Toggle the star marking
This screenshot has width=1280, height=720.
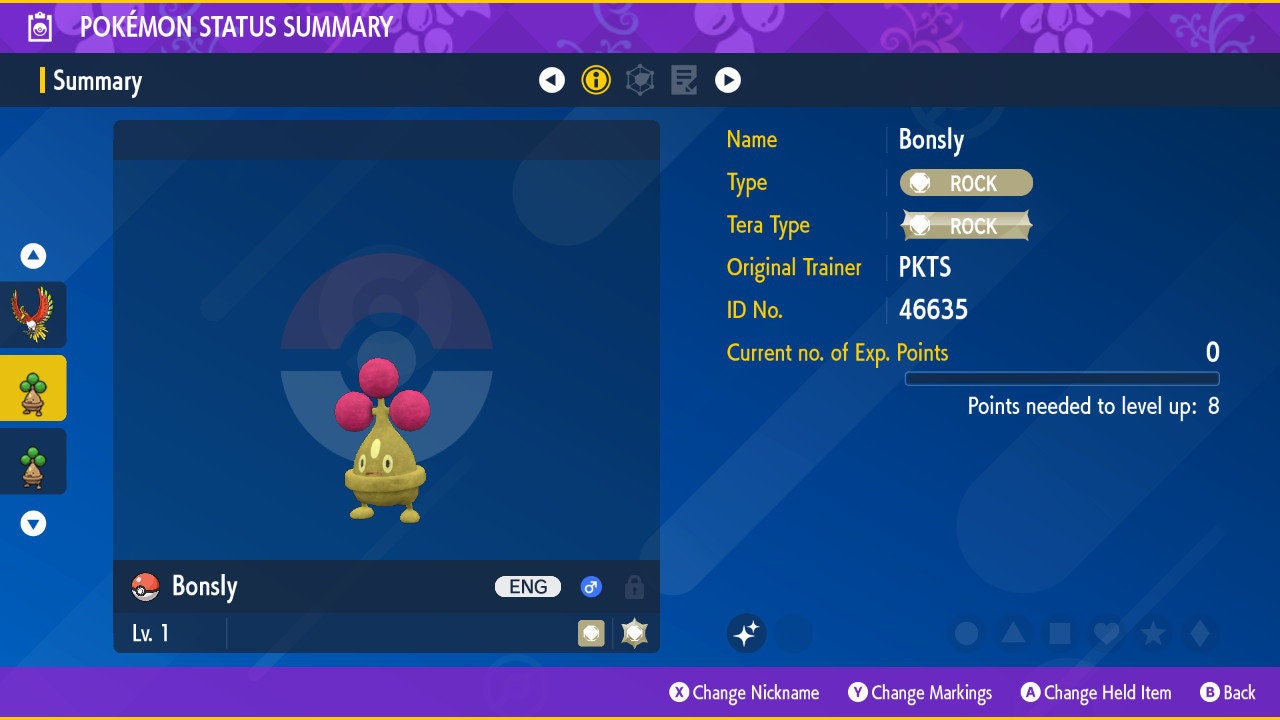pyautogui.click(x=1152, y=633)
